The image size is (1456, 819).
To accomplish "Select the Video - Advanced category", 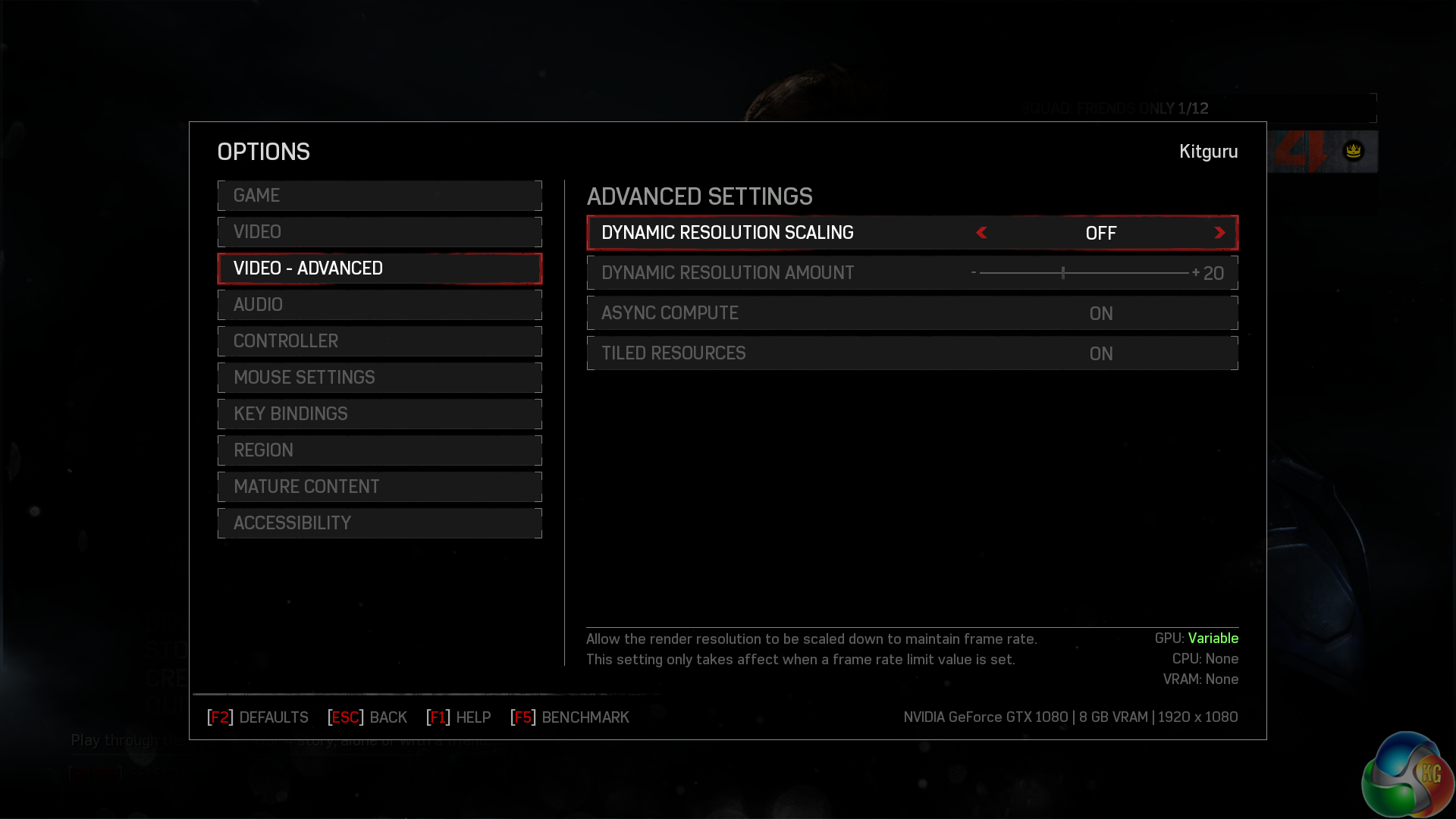I will click(379, 268).
